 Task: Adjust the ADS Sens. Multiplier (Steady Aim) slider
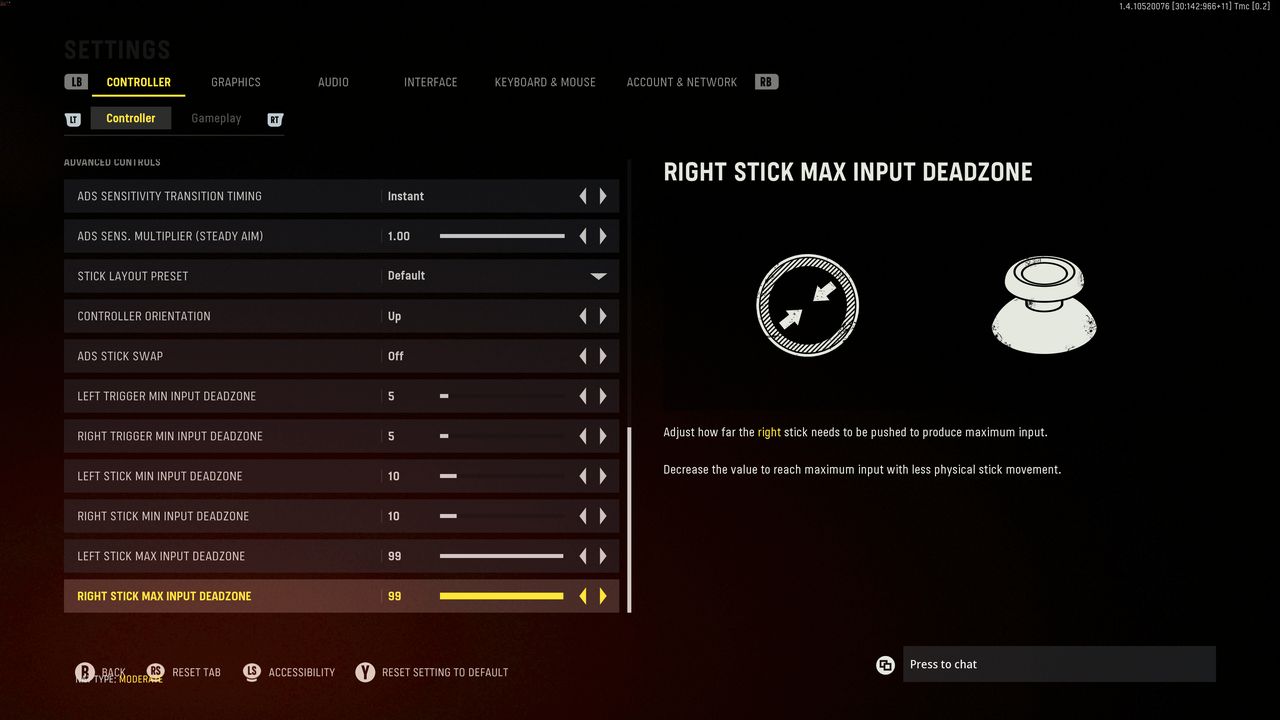point(502,236)
